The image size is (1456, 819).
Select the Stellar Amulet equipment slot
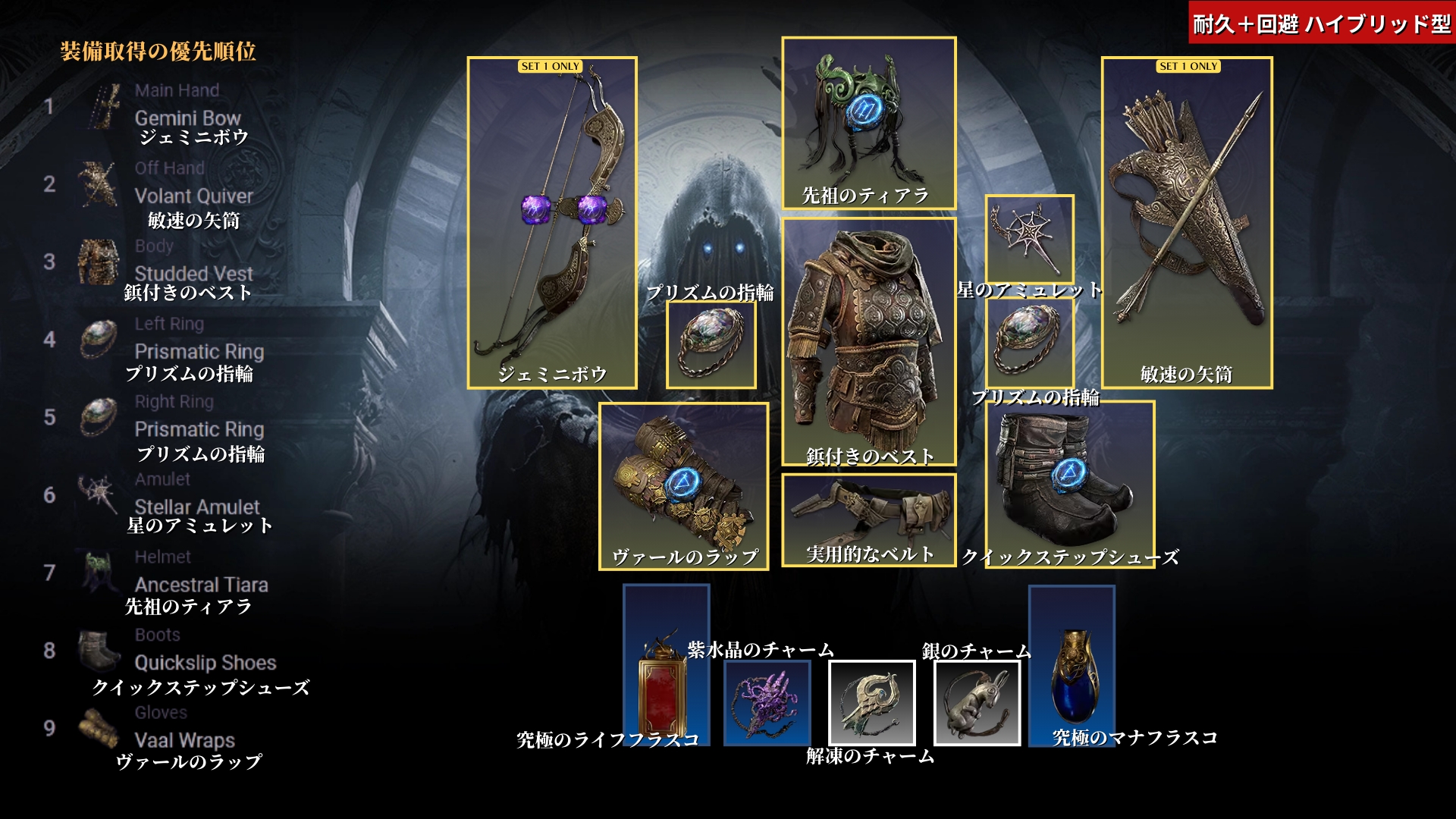coord(1029,239)
